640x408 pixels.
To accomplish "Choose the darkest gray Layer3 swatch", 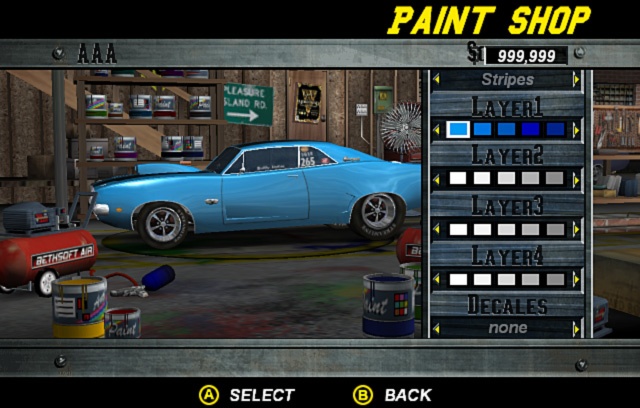I will [x=556, y=229].
